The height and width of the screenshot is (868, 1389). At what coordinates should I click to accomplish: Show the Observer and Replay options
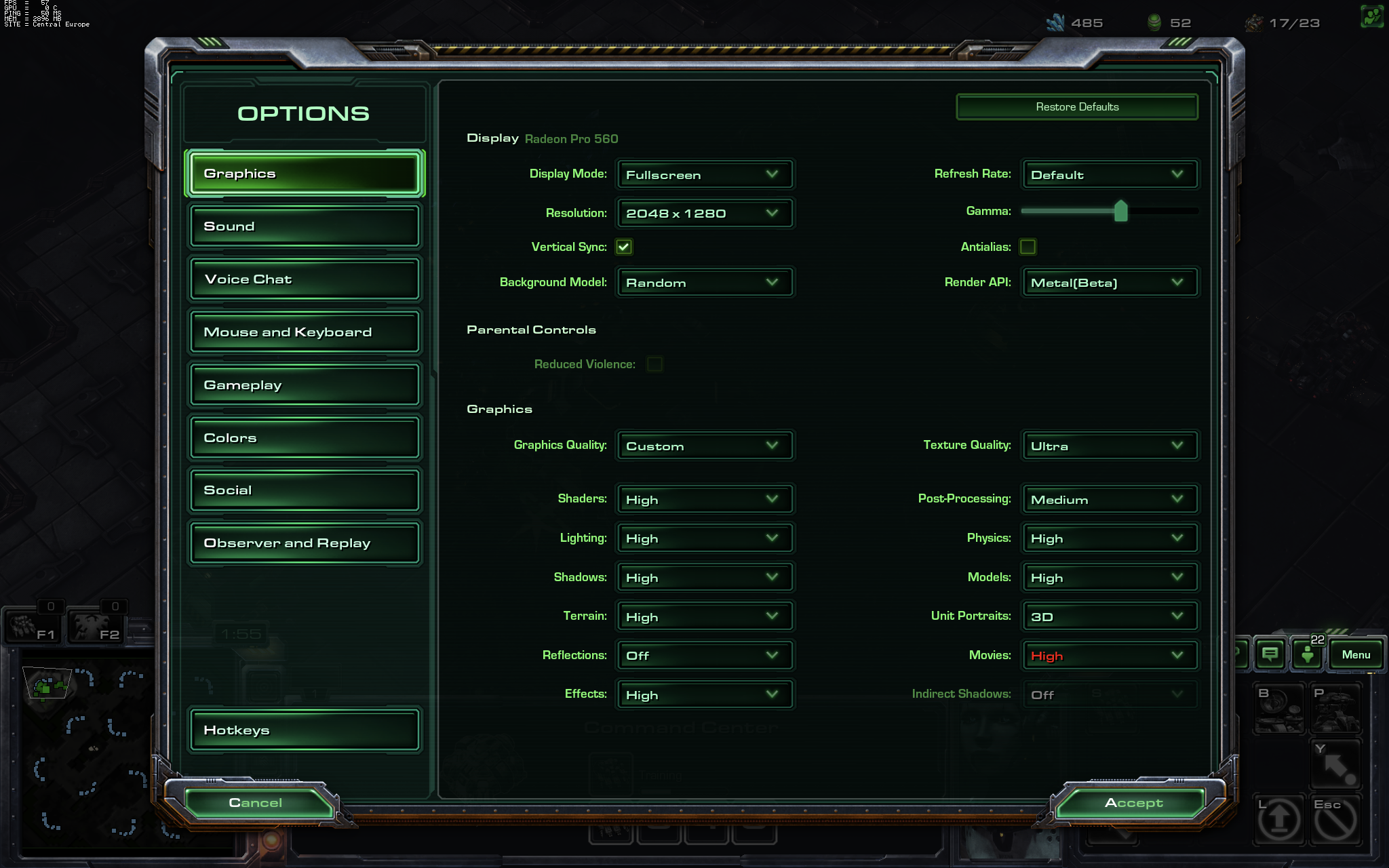(304, 543)
